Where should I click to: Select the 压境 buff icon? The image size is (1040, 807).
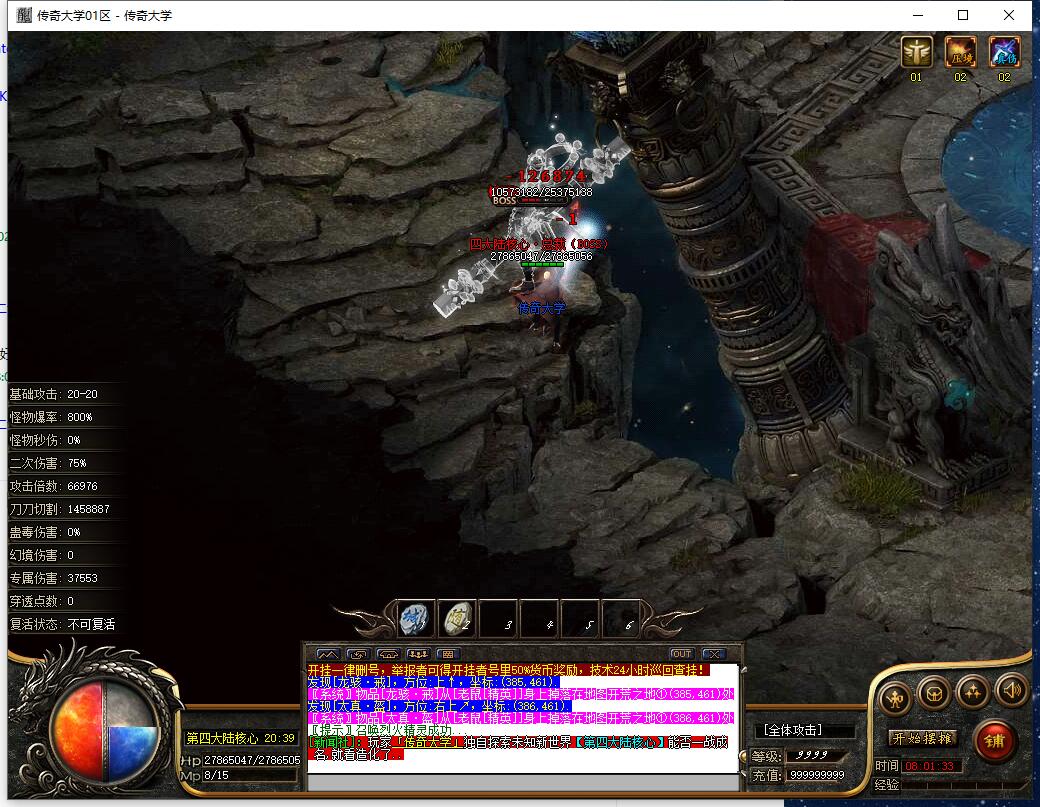(x=961, y=52)
